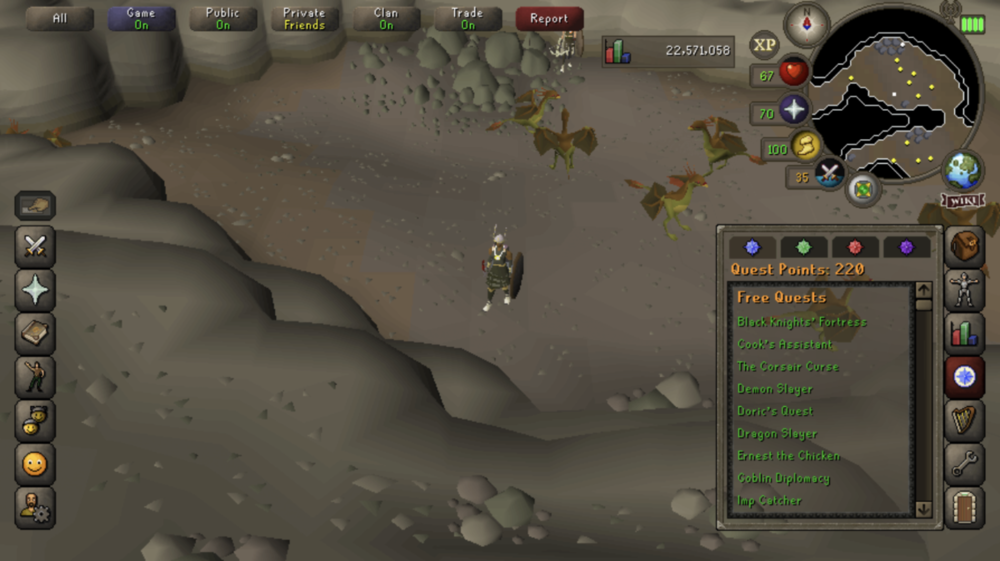Image resolution: width=1000 pixels, height=561 pixels.
Task: Open the Report chat button
Action: [x=549, y=19]
